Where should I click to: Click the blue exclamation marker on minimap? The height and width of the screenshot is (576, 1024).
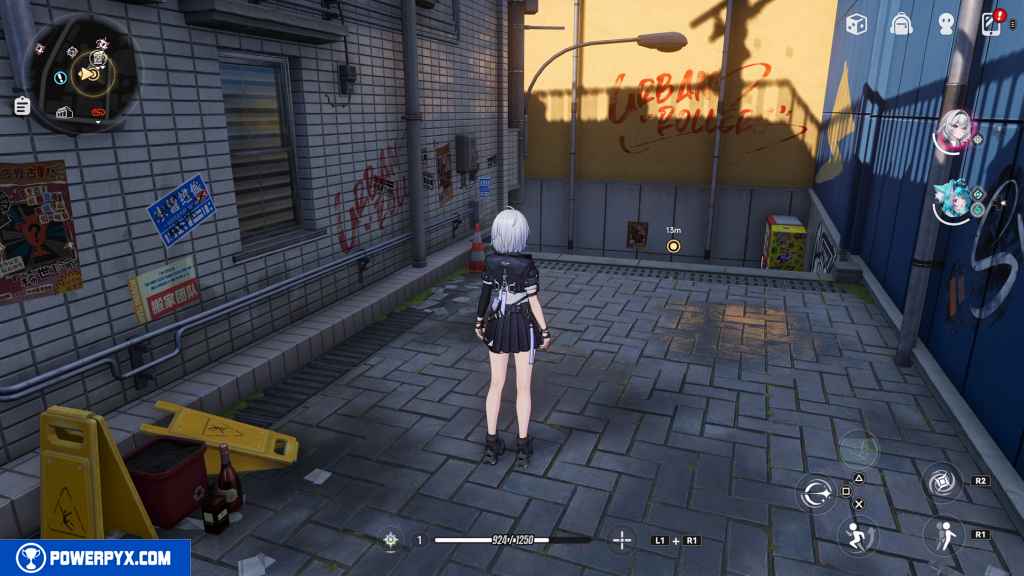pyautogui.click(x=61, y=76)
